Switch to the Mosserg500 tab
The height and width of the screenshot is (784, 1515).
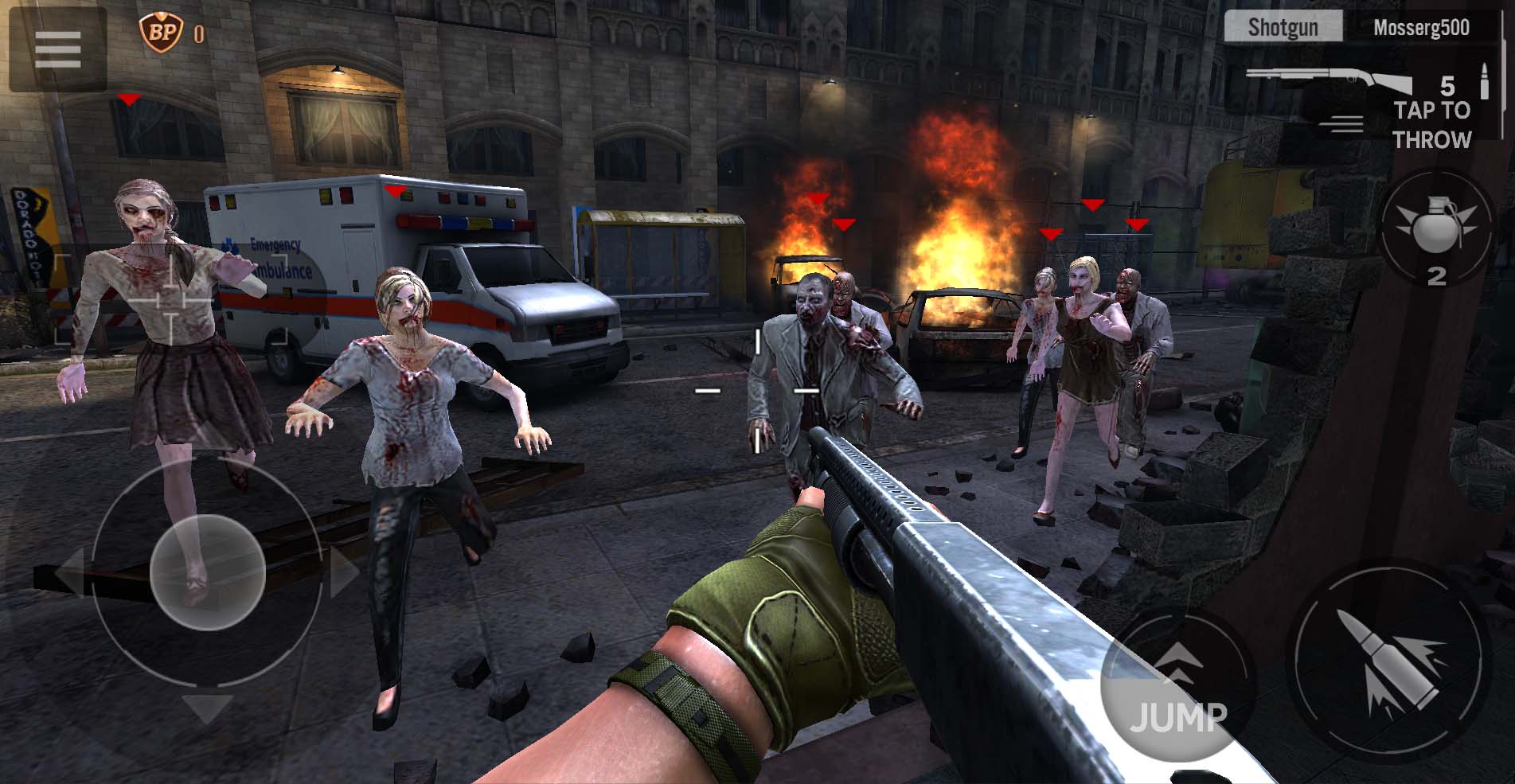click(1421, 28)
